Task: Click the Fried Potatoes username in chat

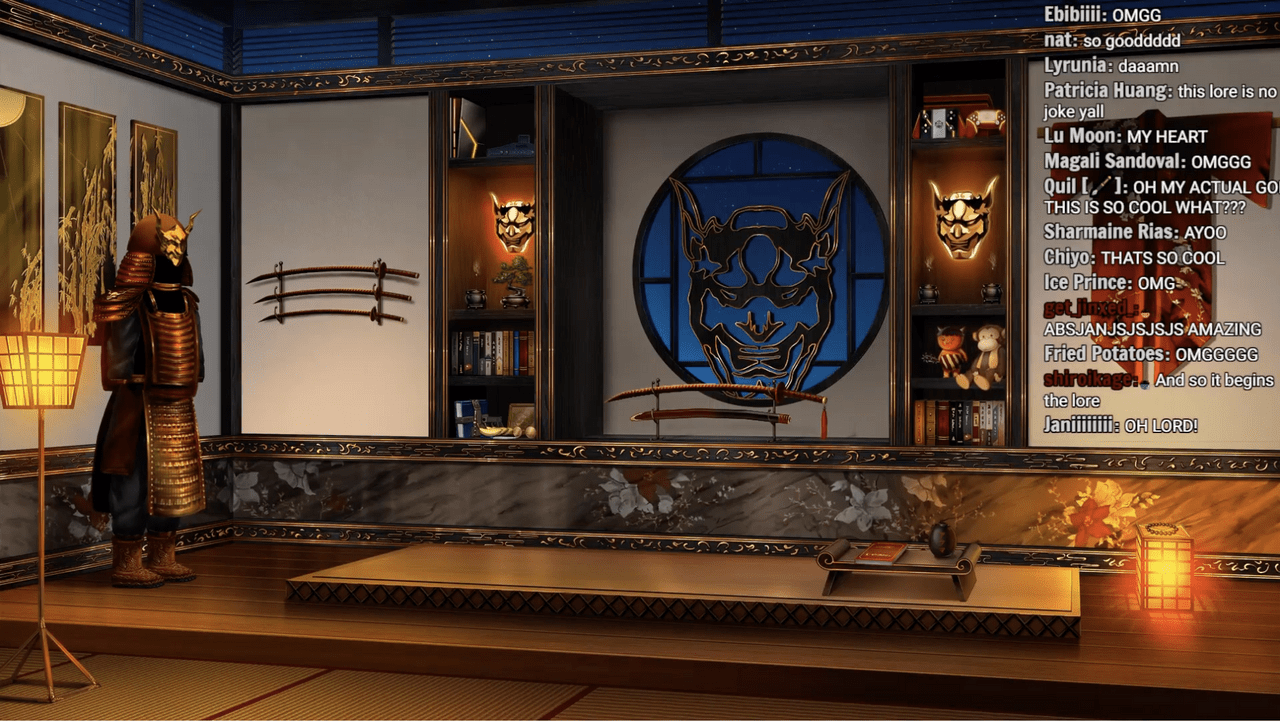Action: [1106, 354]
